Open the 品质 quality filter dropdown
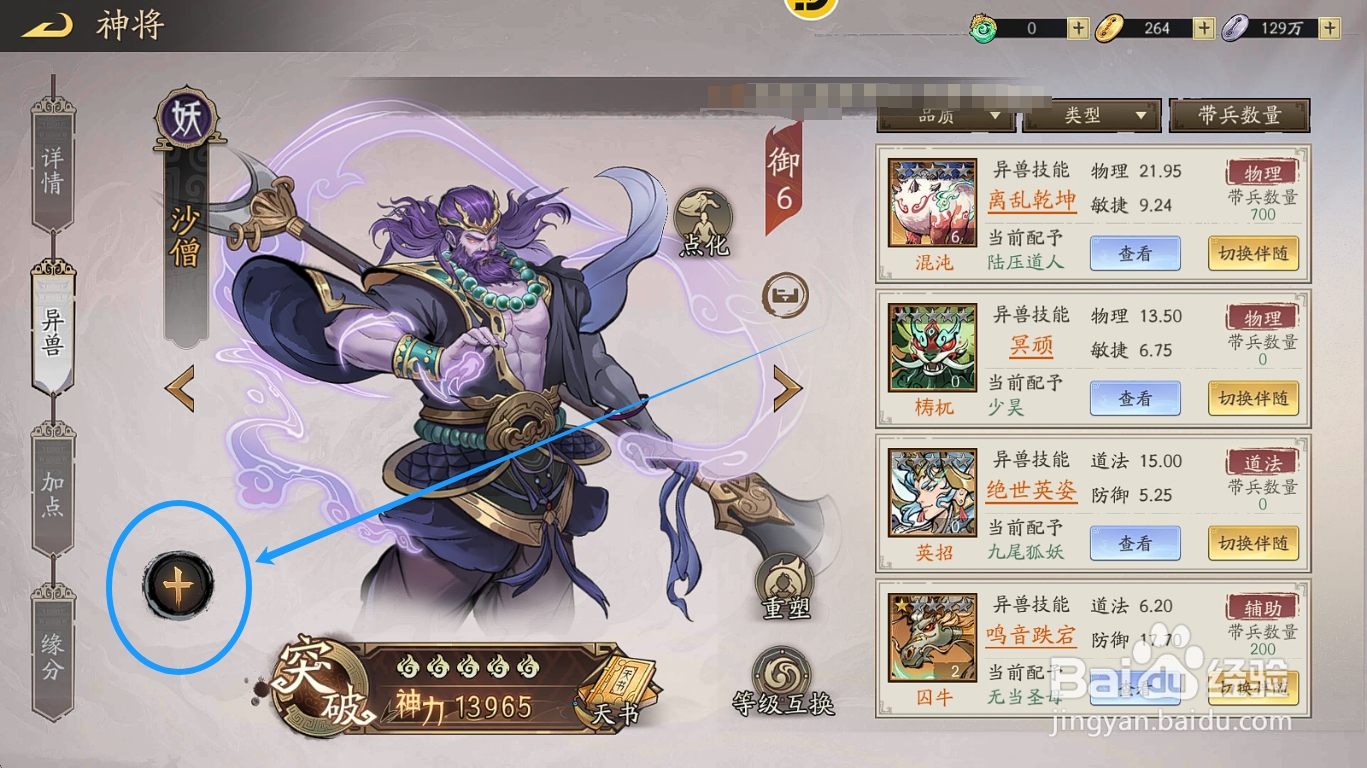Screen dimensions: 1367x768 (x=943, y=116)
